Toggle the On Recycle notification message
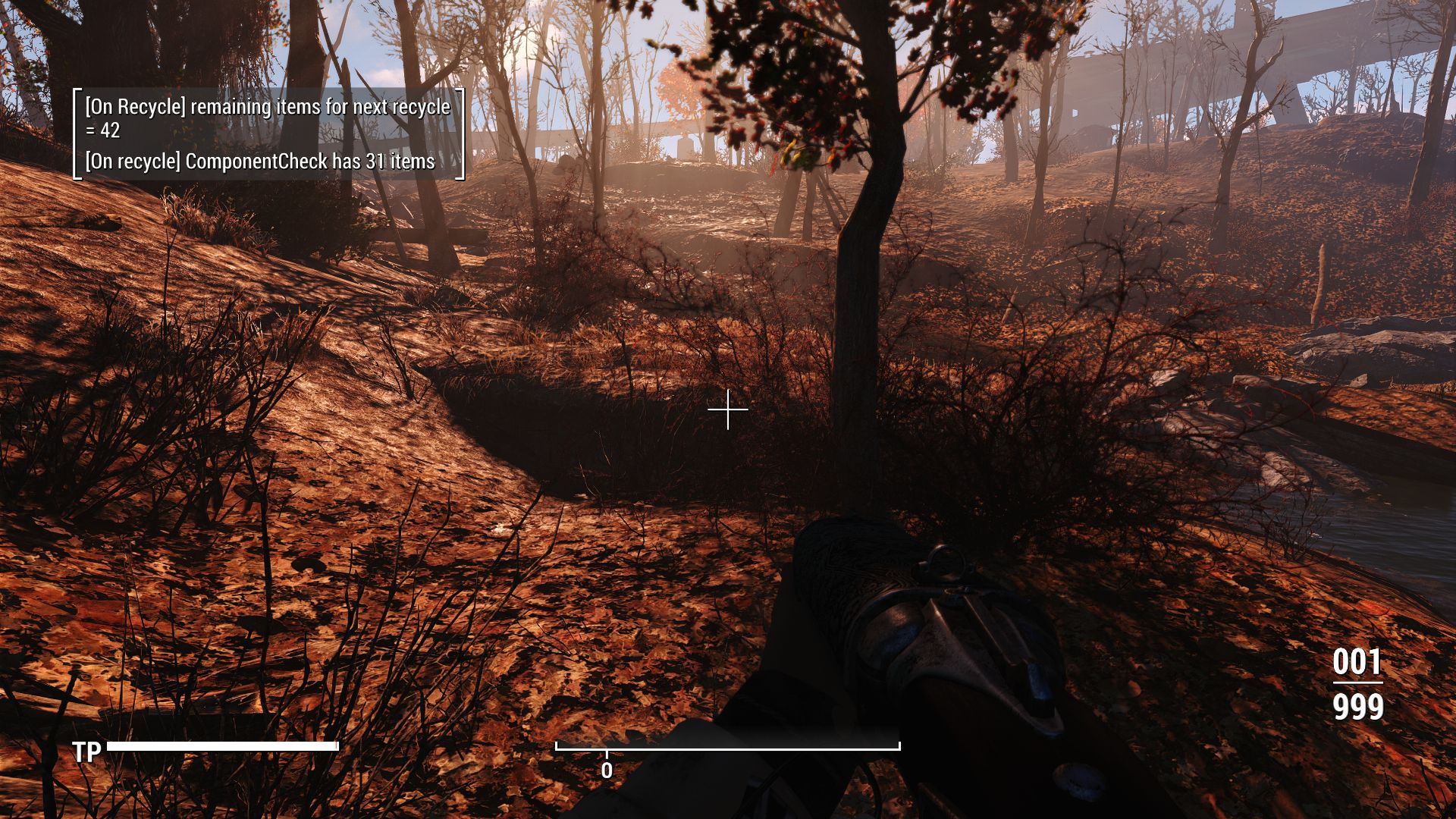 click(269, 108)
